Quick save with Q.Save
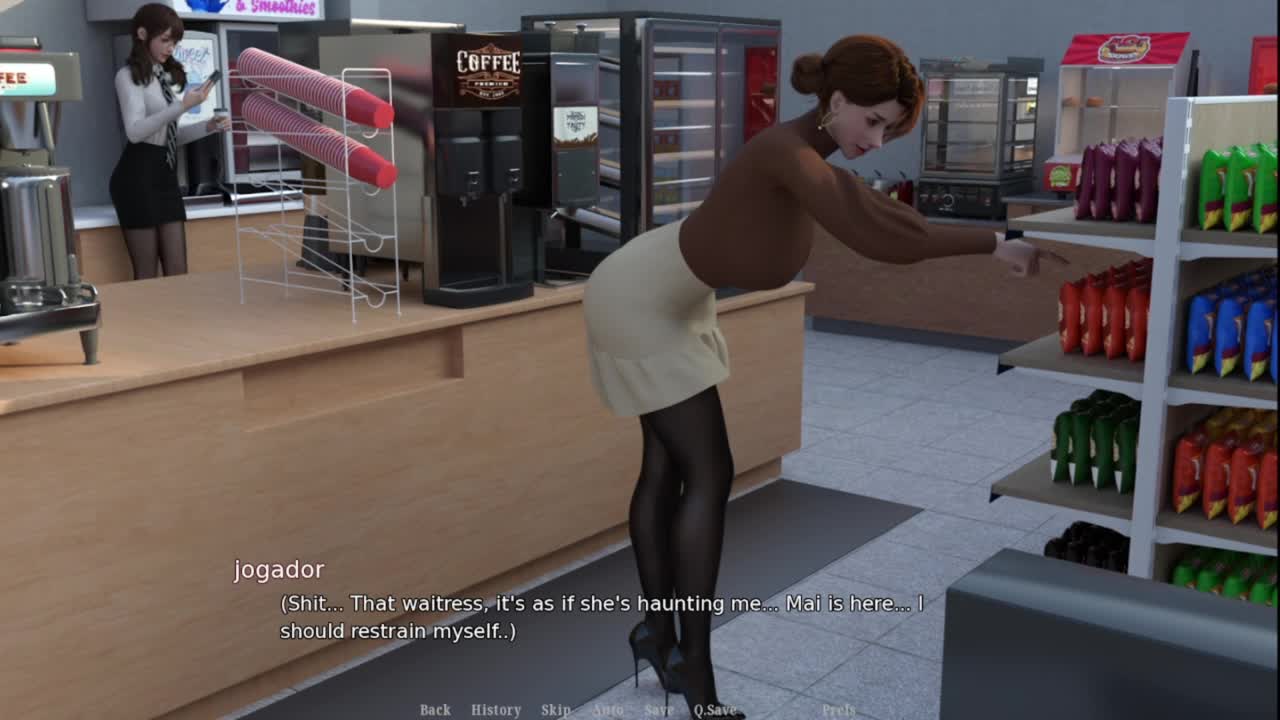 tap(715, 710)
